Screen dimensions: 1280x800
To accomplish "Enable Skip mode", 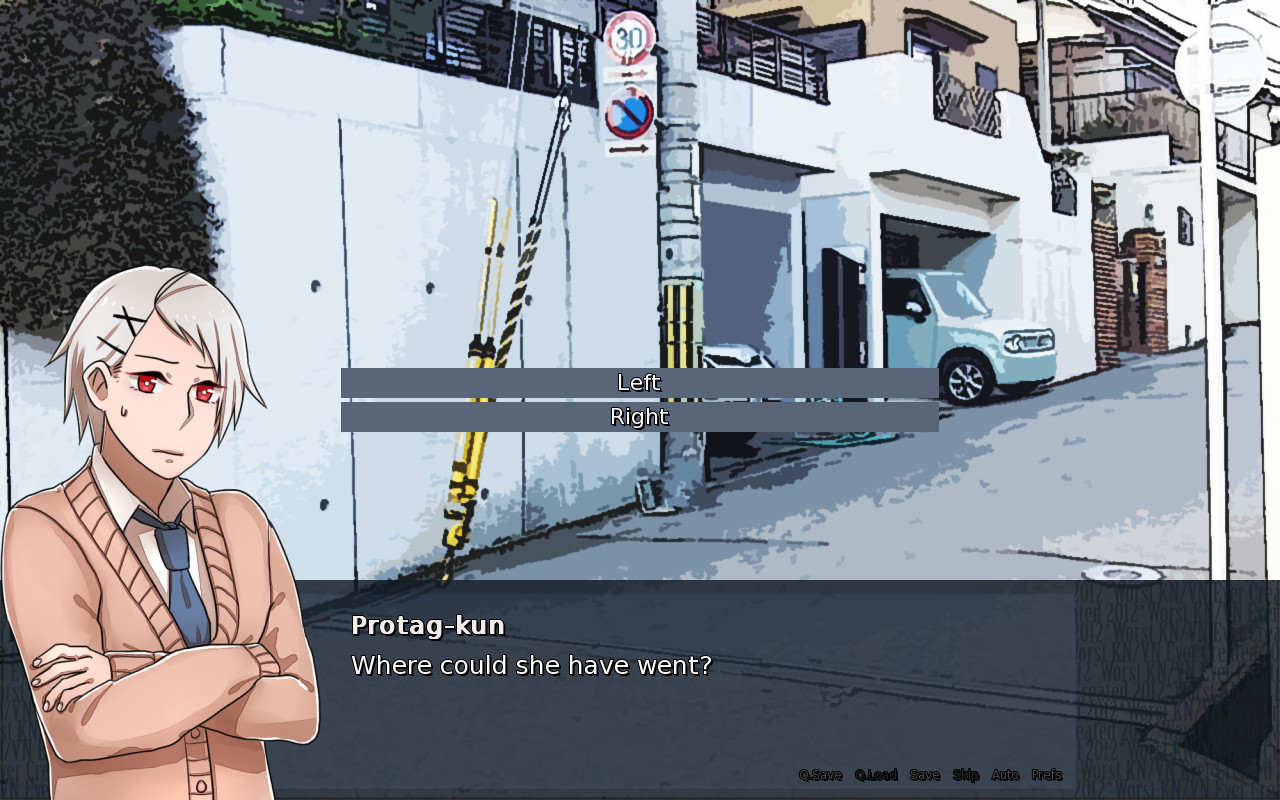I will (965, 775).
